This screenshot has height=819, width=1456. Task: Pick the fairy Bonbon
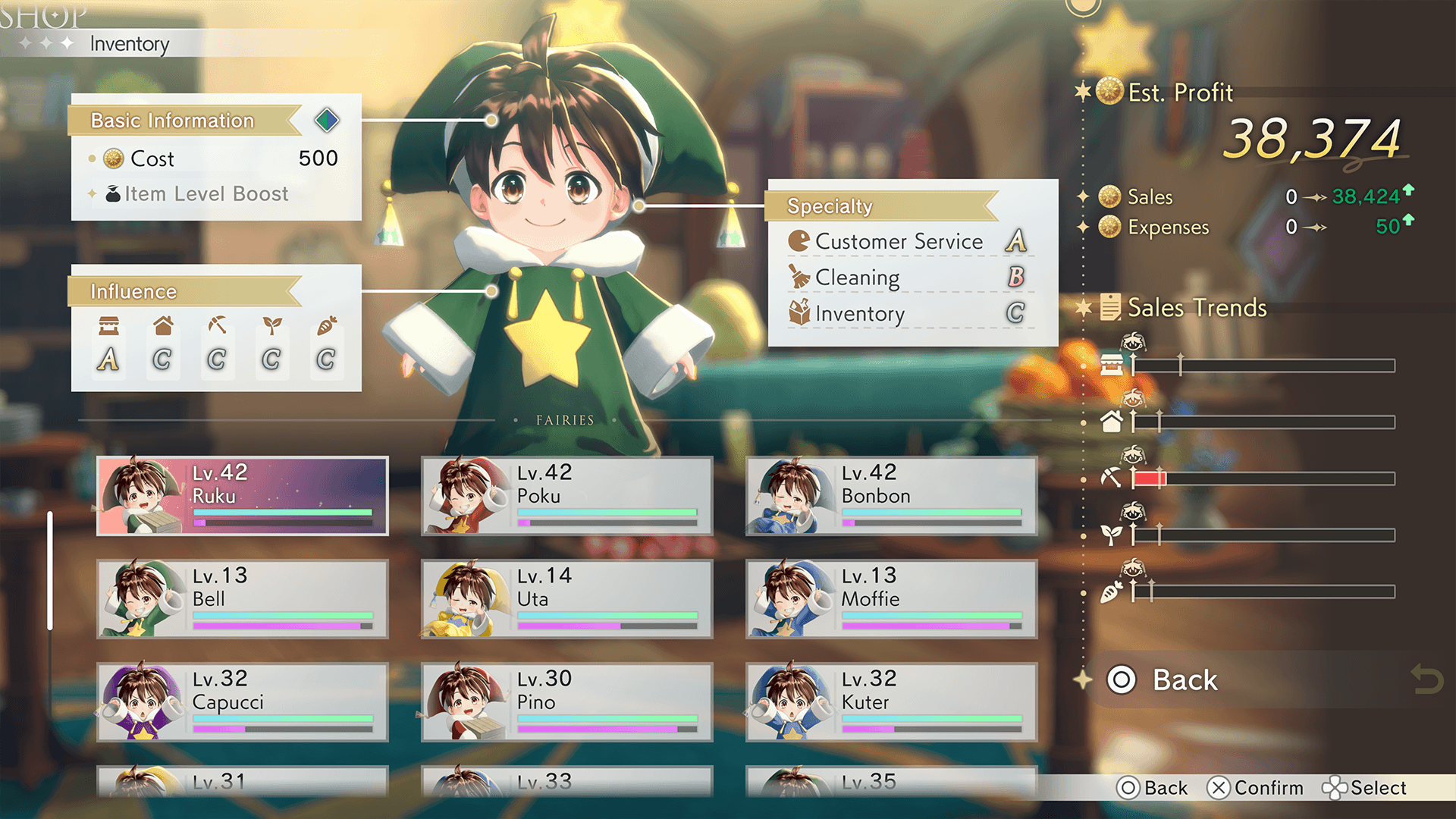892,496
